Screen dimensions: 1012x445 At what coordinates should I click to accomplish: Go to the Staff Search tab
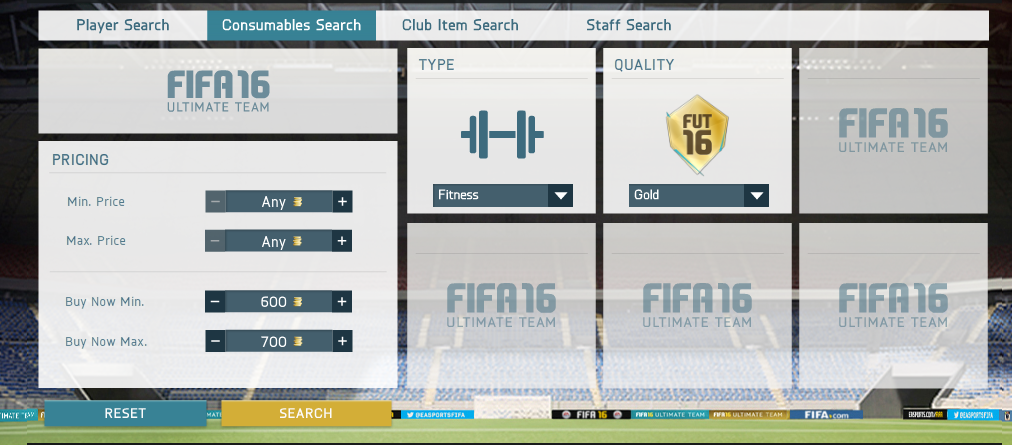(x=628, y=25)
